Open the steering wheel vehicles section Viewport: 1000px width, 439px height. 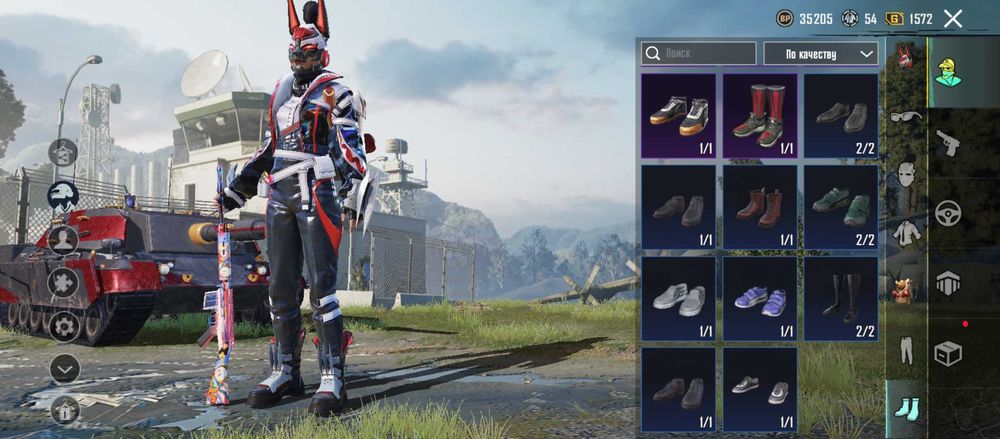click(x=947, y=213)
